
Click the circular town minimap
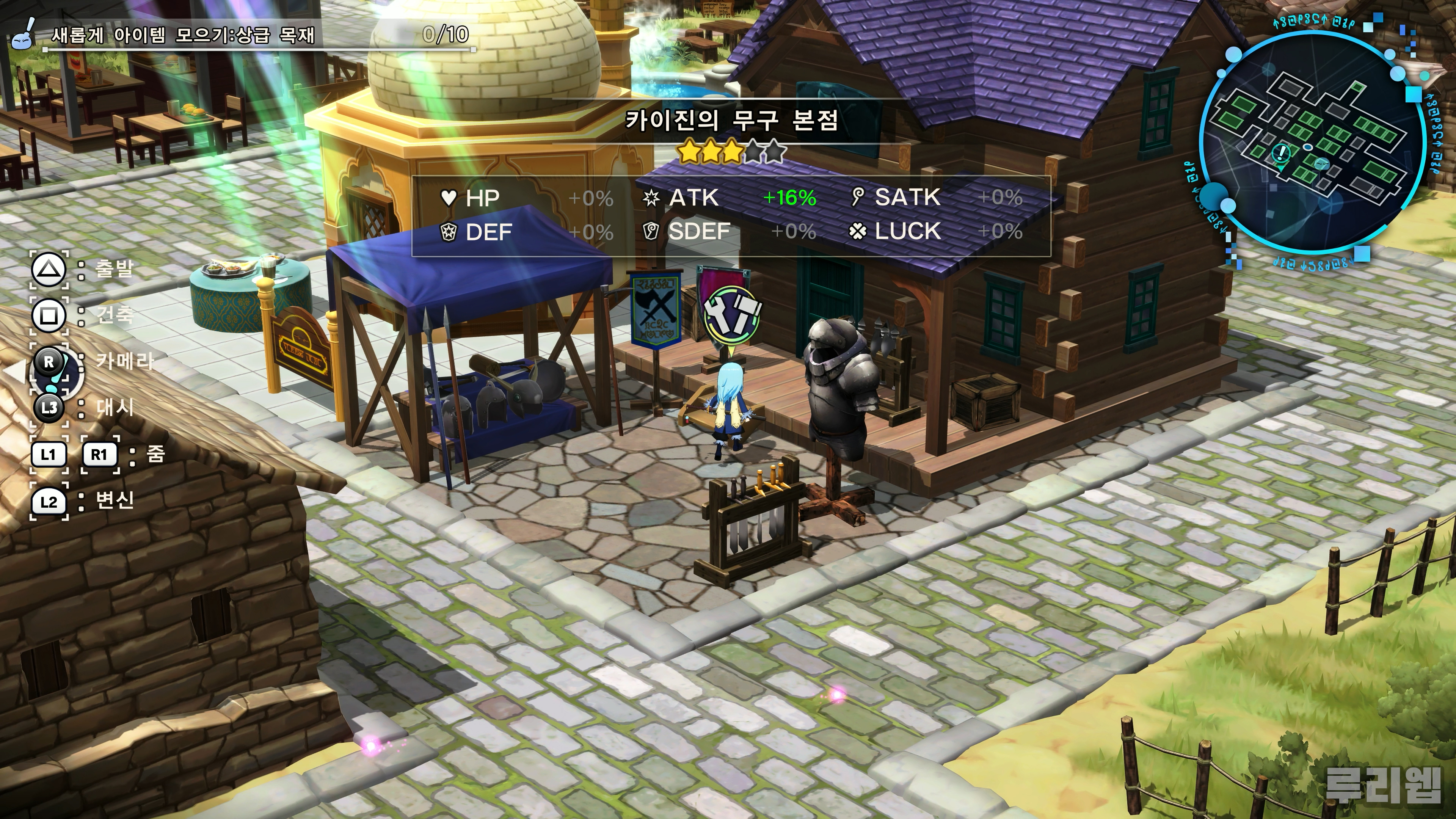tap(1311, 141)
